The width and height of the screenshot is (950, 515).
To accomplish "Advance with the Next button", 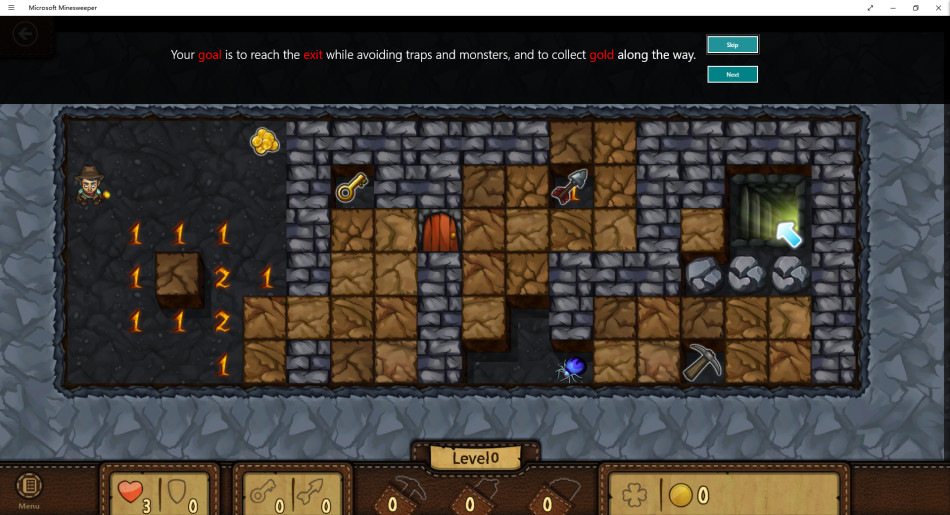I will coord(732,74).
